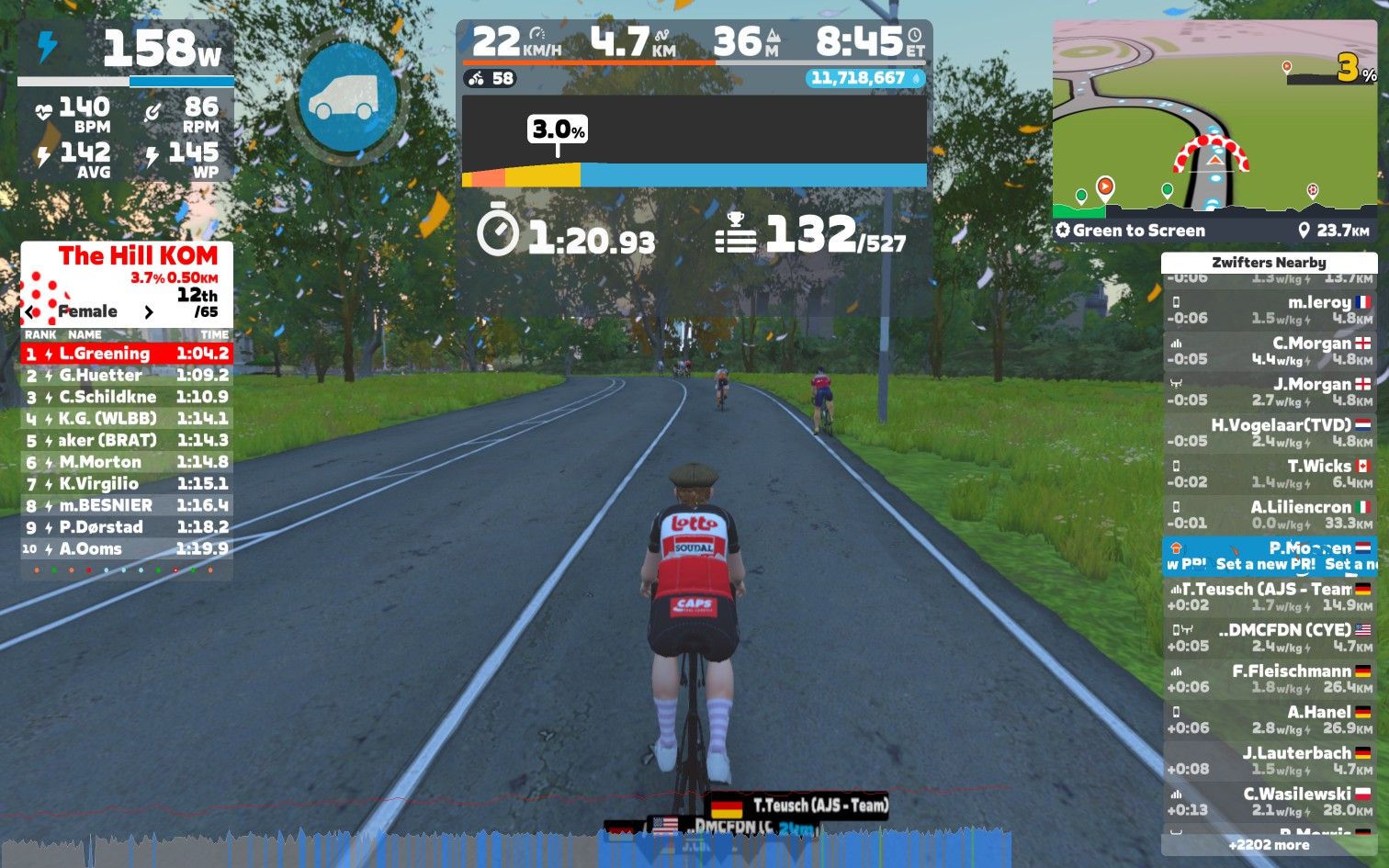Click the minimap in the corner
1389x868 pixels.
pyautogui.click(x=1214, y=119)
